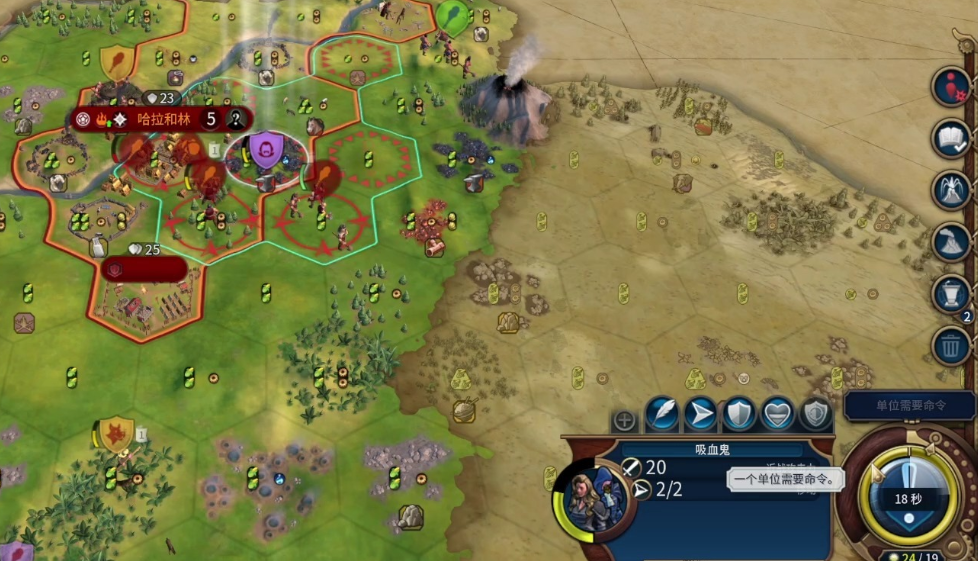Click the trash can dismiss icon

point(951,346)
